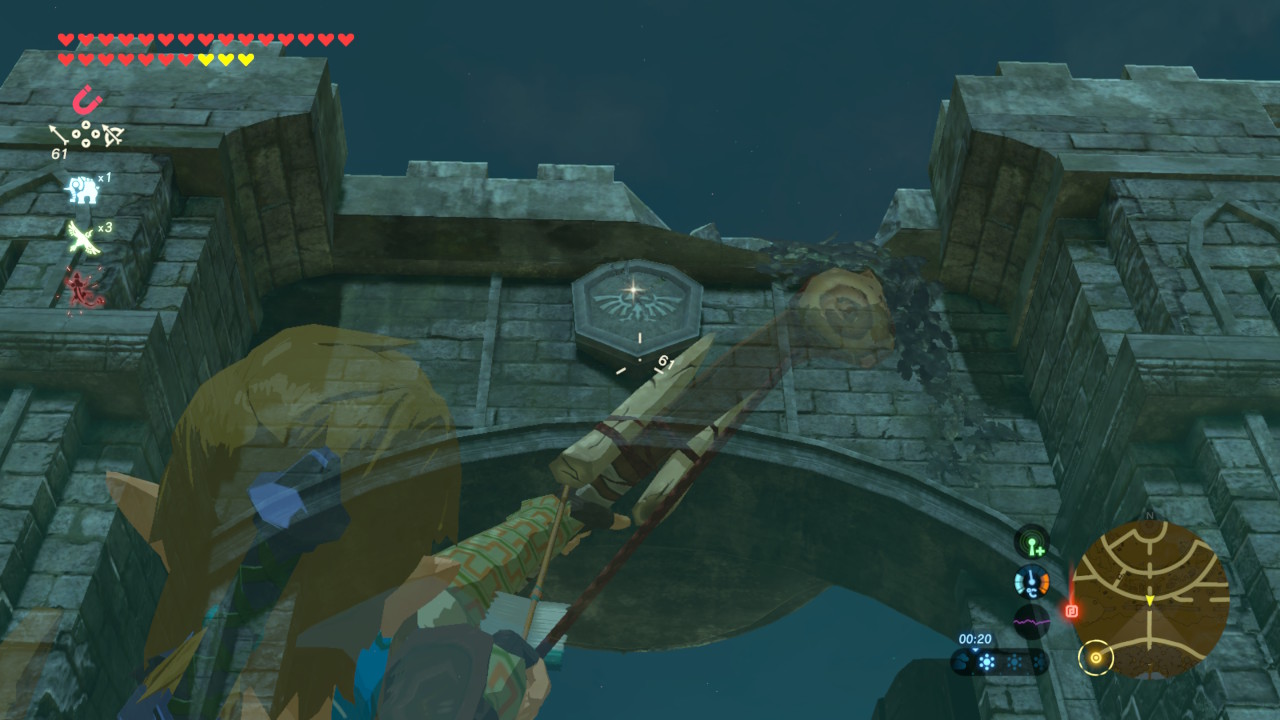Select the red Magnesis rune icon
1280x720 pixels.
(x=87, y=100)
